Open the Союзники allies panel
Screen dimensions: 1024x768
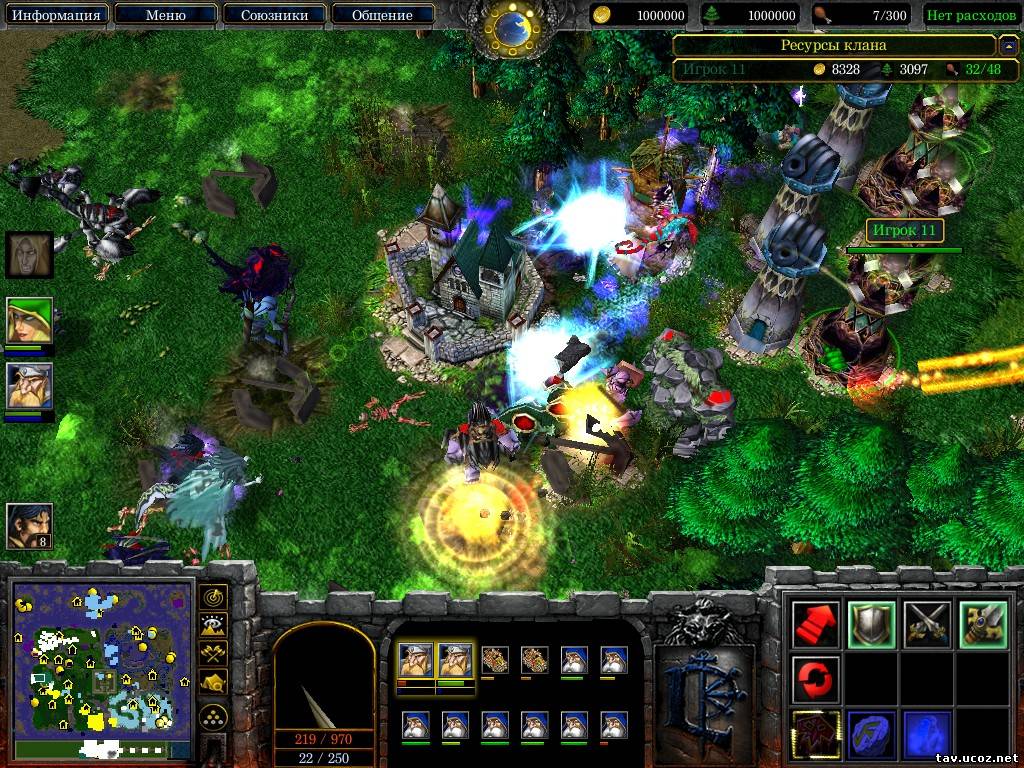(272, 15)
